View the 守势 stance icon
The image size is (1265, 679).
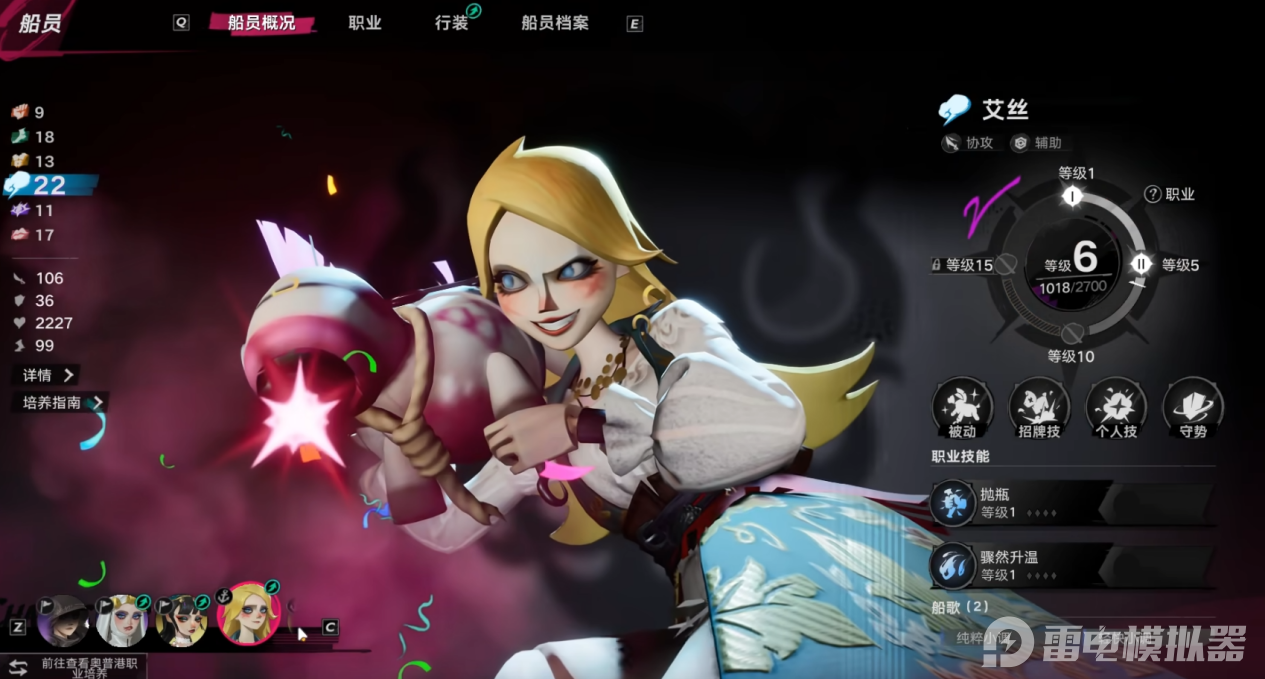[1193, 407]
